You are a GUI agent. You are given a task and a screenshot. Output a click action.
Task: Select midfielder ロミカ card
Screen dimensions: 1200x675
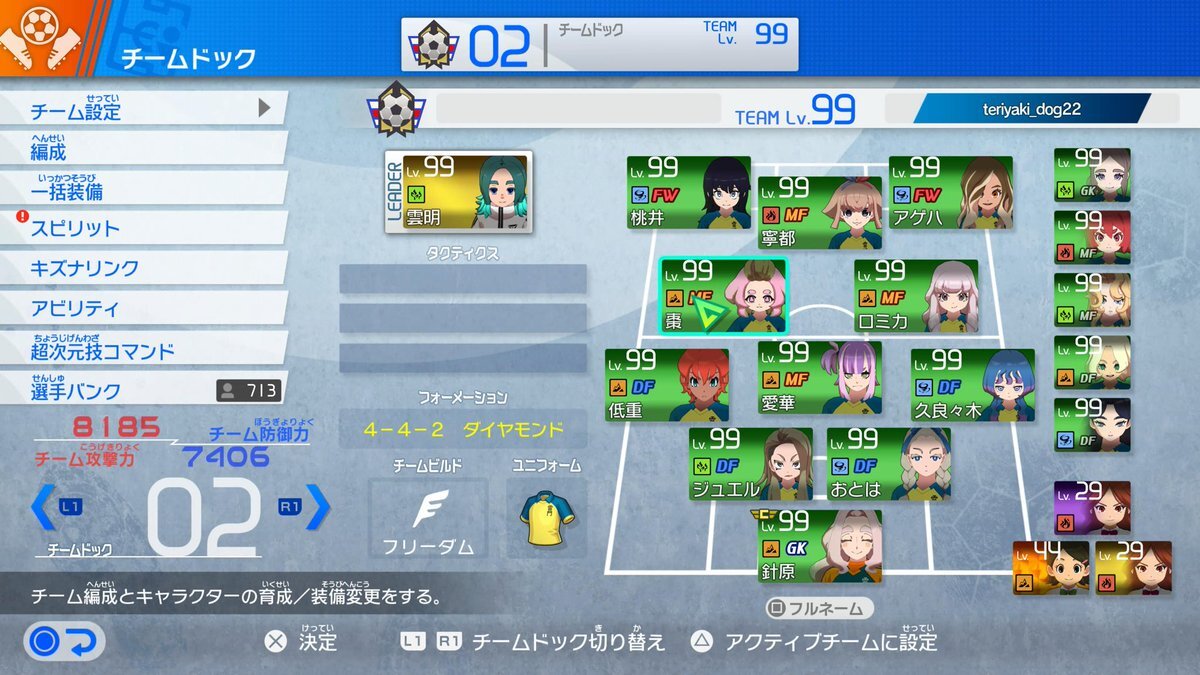point(915,295)
